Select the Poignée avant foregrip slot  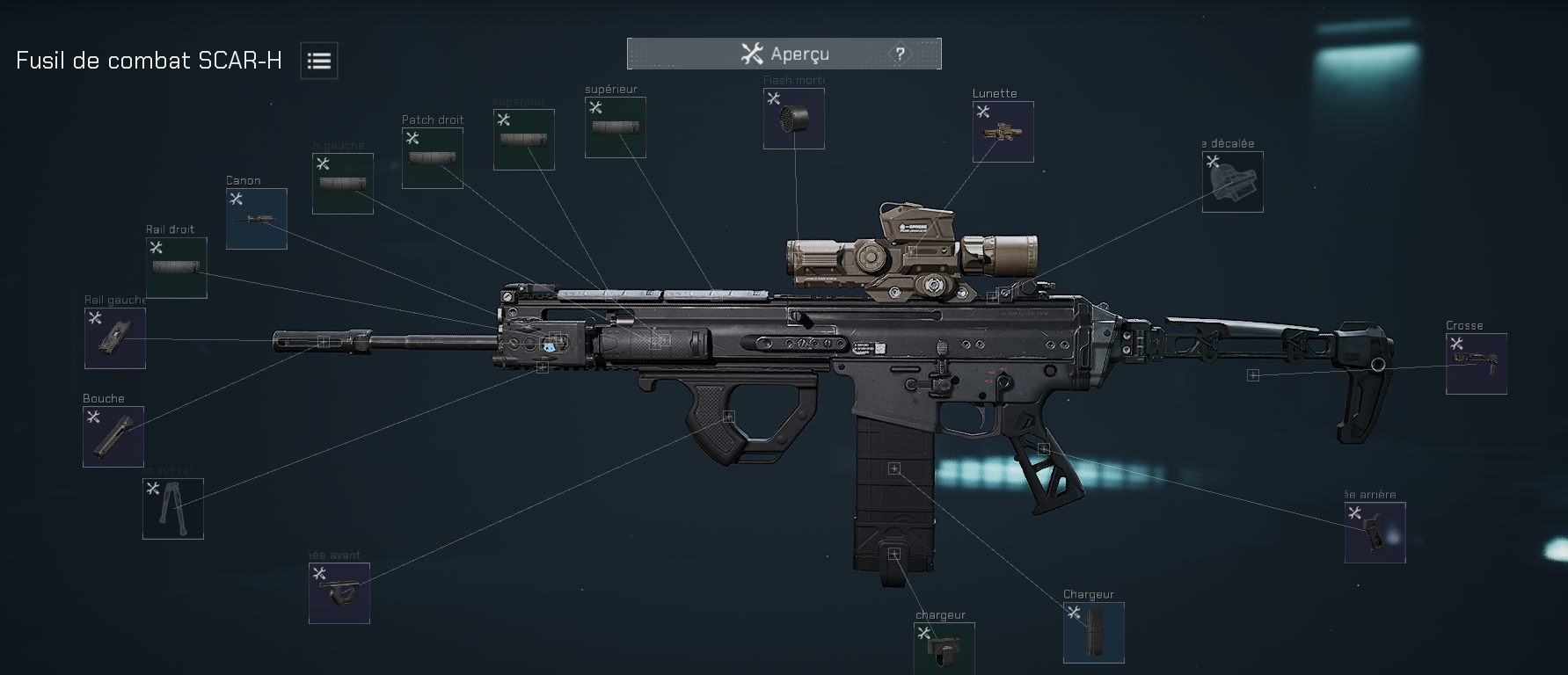coord(339,592)
